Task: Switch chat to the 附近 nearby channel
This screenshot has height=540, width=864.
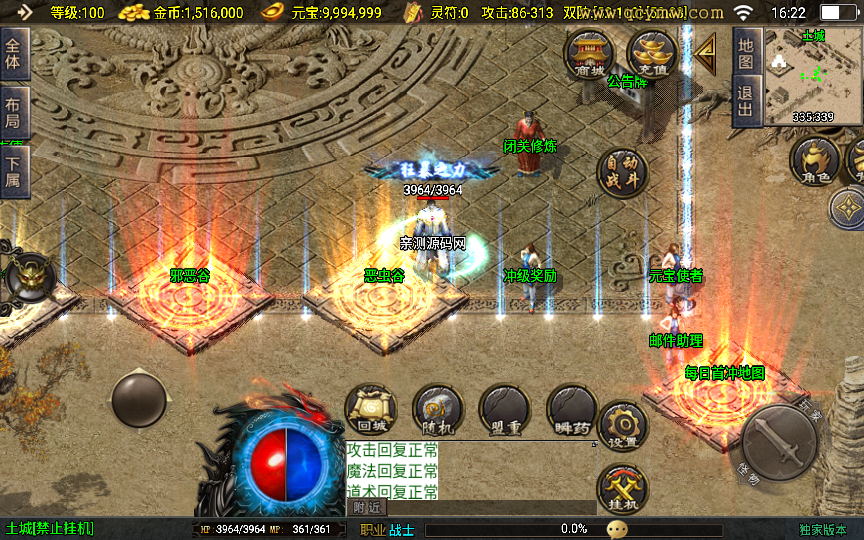Action: [x=366, y=508]
